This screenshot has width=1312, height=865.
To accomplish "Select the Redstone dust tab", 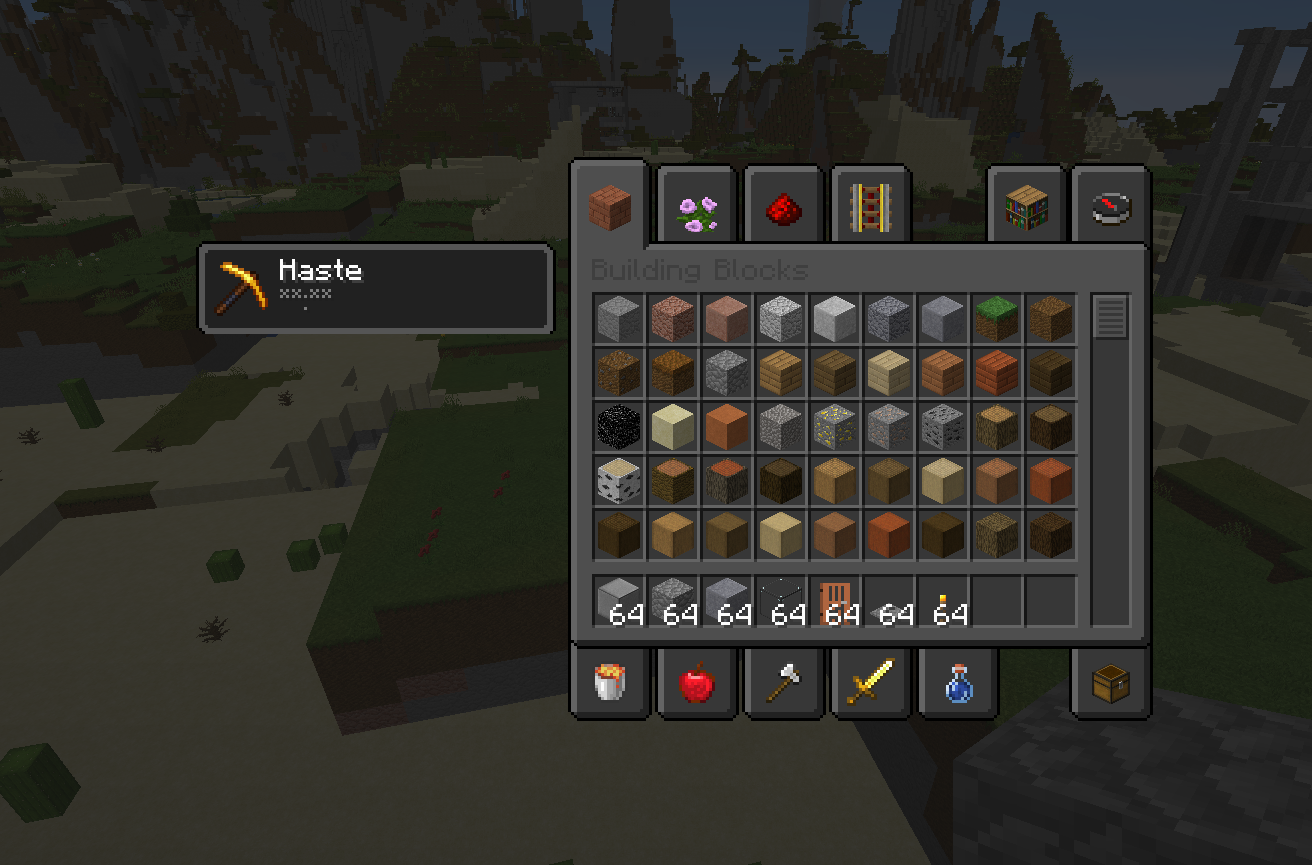I will 784,210.
